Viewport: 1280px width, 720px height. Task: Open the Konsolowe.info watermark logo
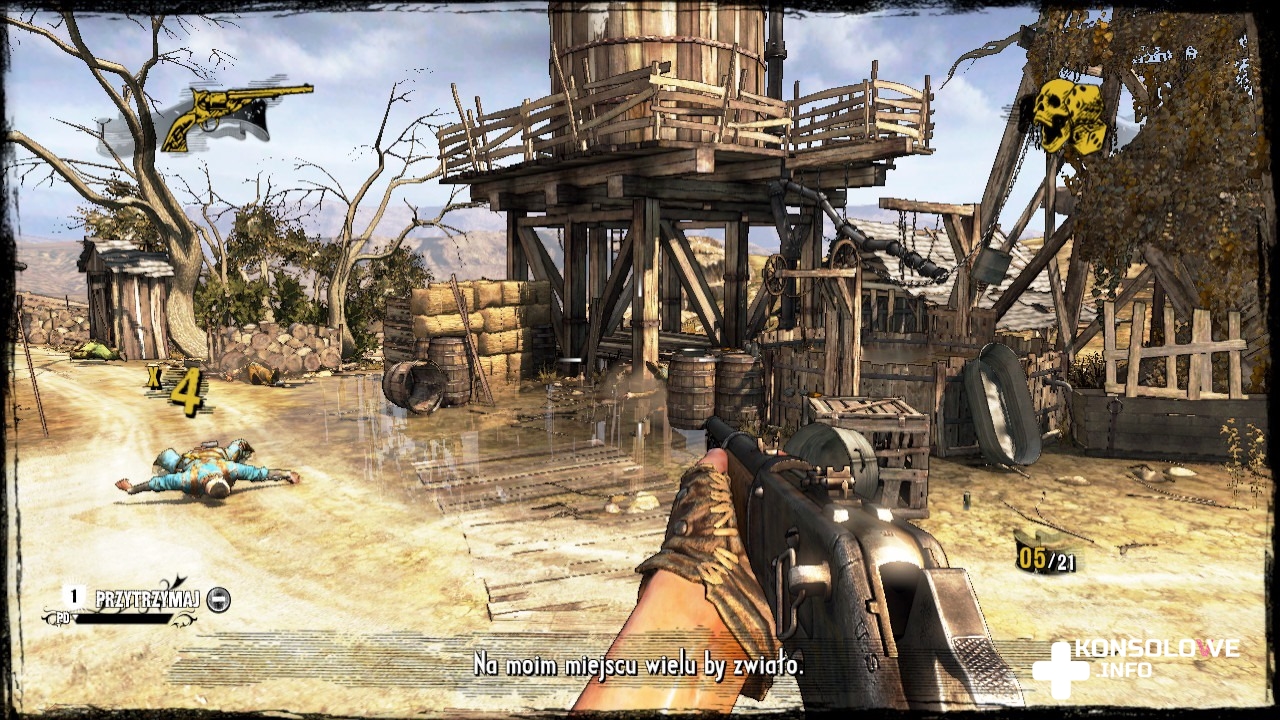point(1136,661)
